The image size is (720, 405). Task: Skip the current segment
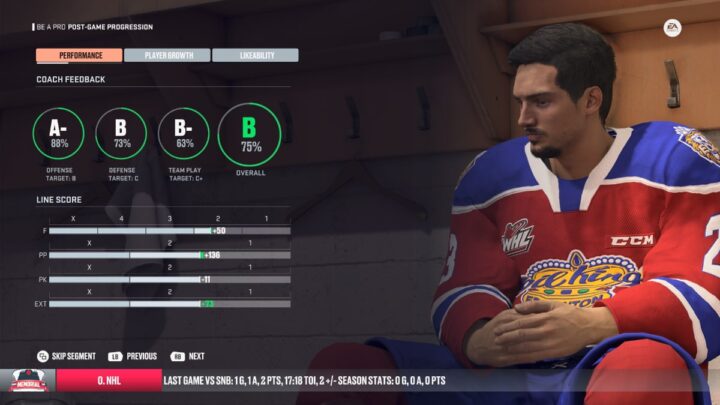(x=66, y=356)
